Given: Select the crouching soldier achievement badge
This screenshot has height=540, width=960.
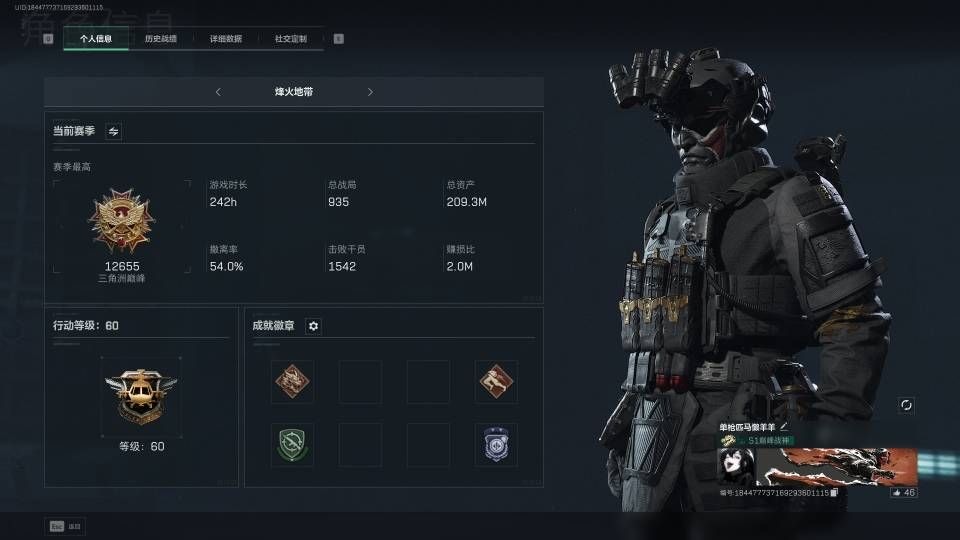Looking at the screenshot, I should click(496, 381).
